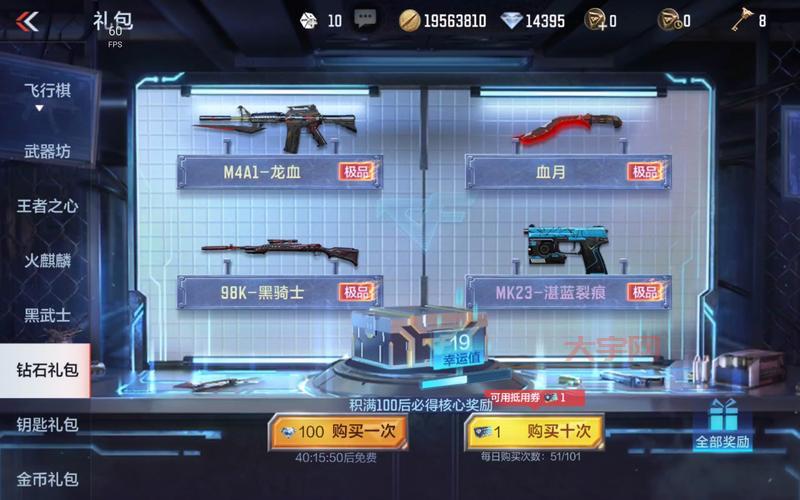Viewport: 800px width, 500px height.
Task: Open the chat bubble icon
Action: [x=365, y=20]
